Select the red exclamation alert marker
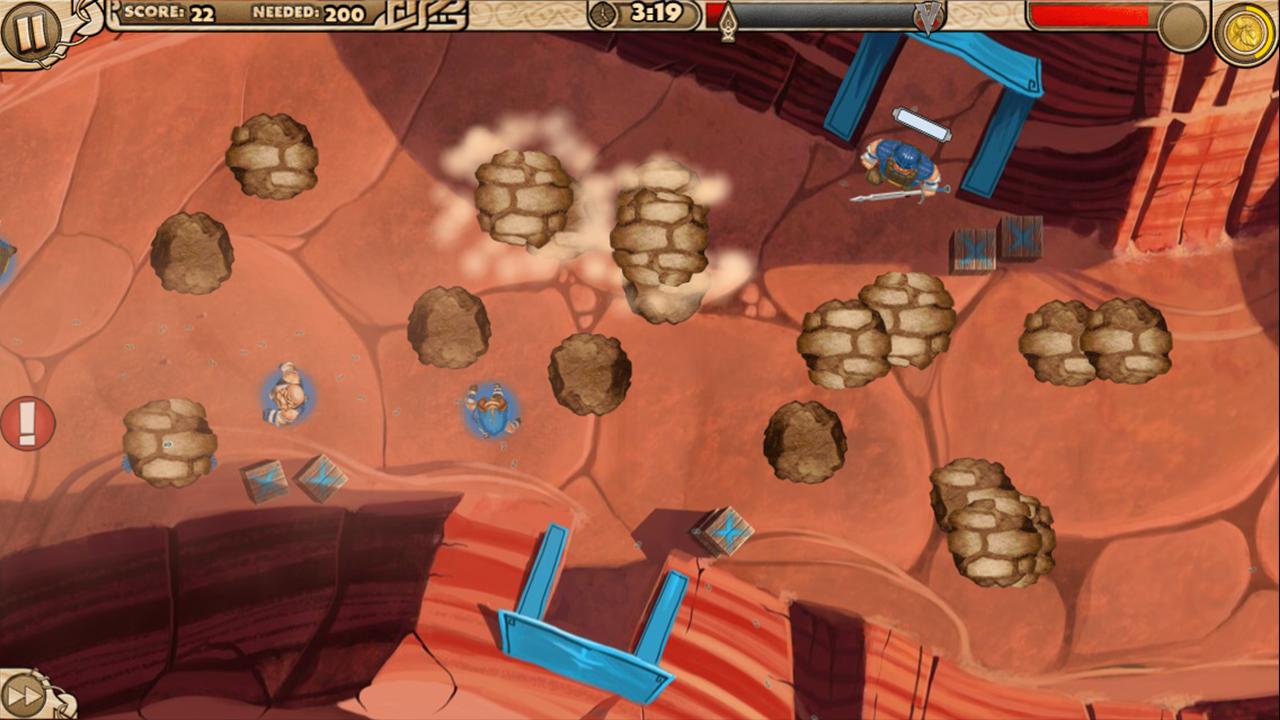Screen dimensions: 1280x720 coord(27,423)
